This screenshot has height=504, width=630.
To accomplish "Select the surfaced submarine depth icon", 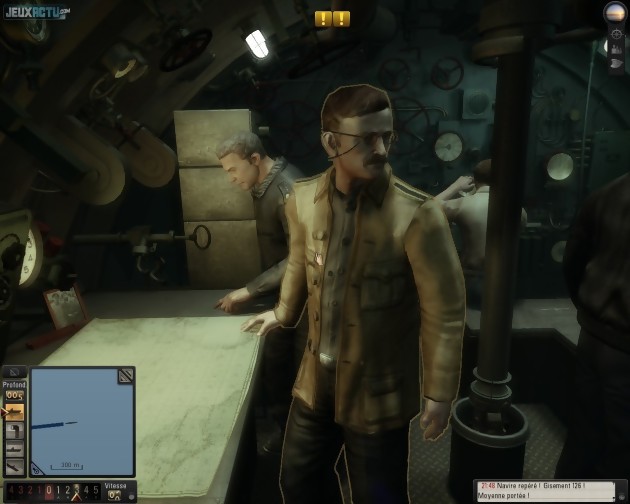I will (x=15, y=410).
